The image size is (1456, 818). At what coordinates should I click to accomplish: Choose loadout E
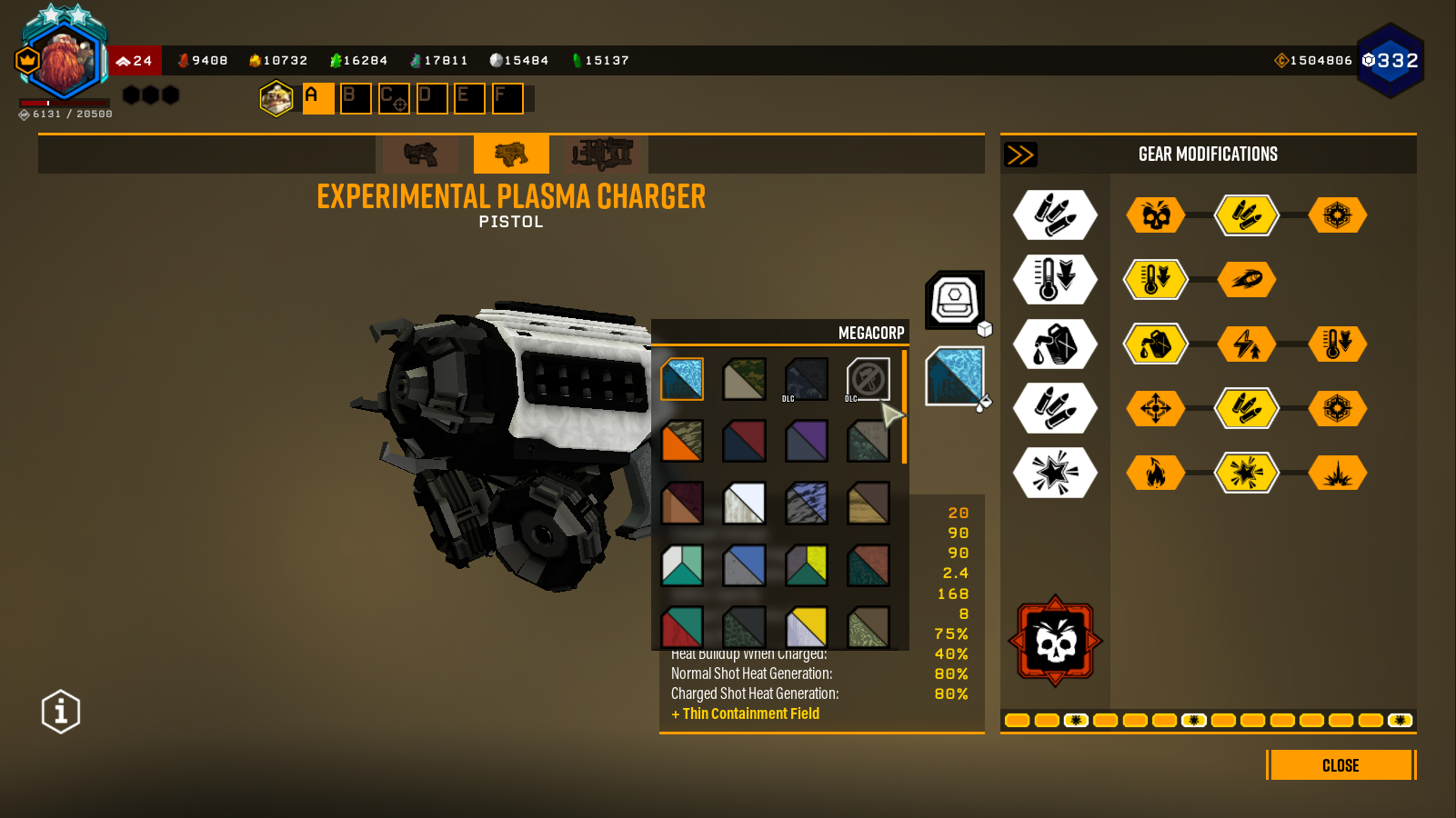[469, 98]
